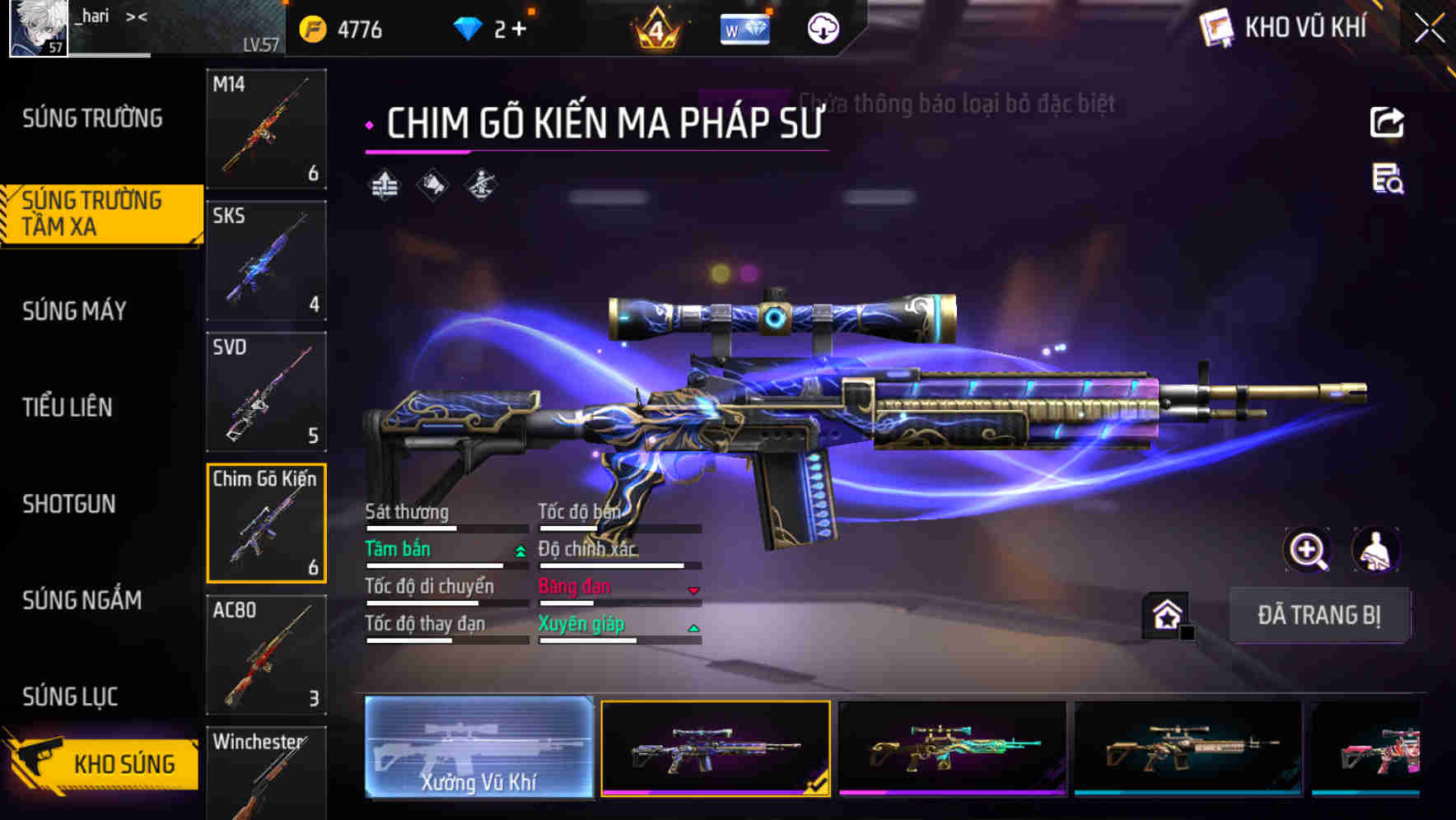Expand the Xuyên giáp stat increase arrow
The width and height of the screenshot is (1456, 820).
point(693,626)
